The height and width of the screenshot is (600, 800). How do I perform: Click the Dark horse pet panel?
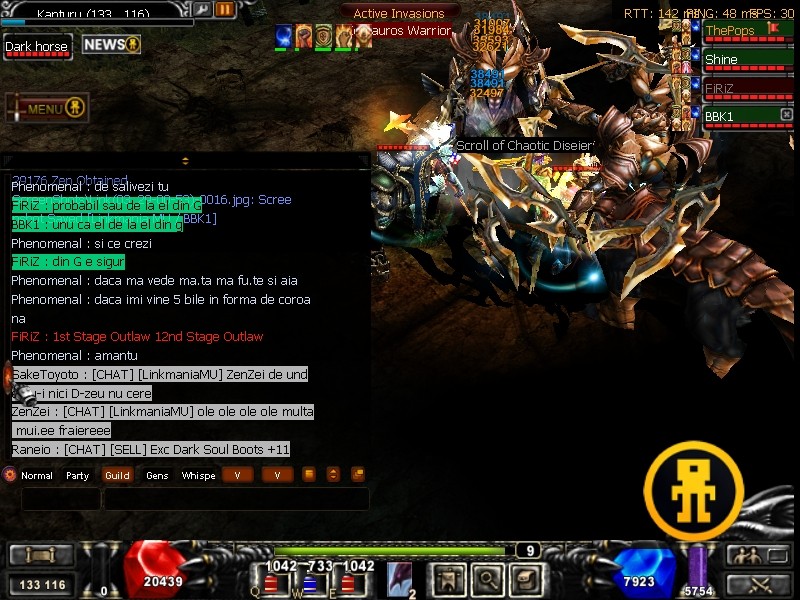point(38,47)
